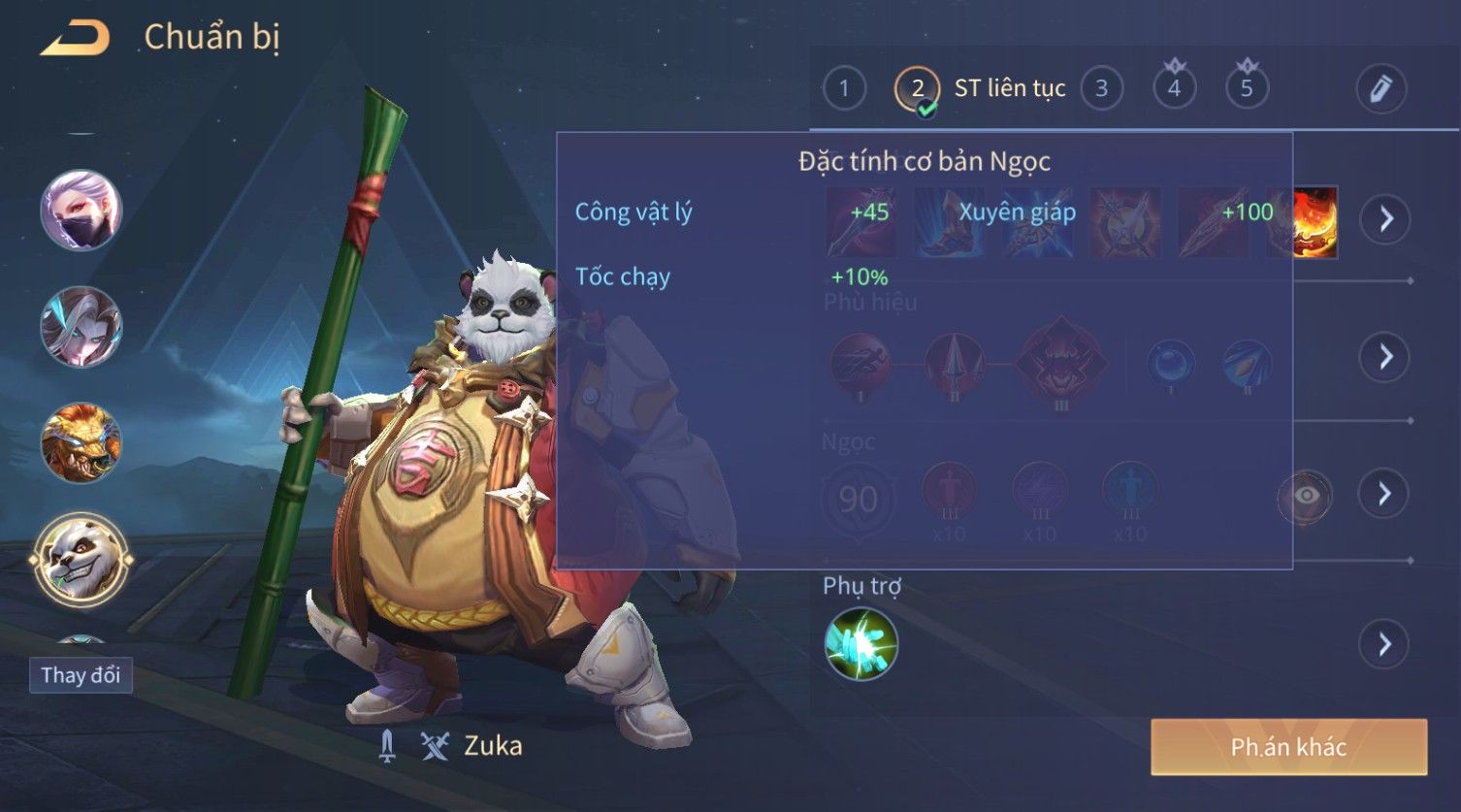Switch to build preset 1

pos(843,88)
